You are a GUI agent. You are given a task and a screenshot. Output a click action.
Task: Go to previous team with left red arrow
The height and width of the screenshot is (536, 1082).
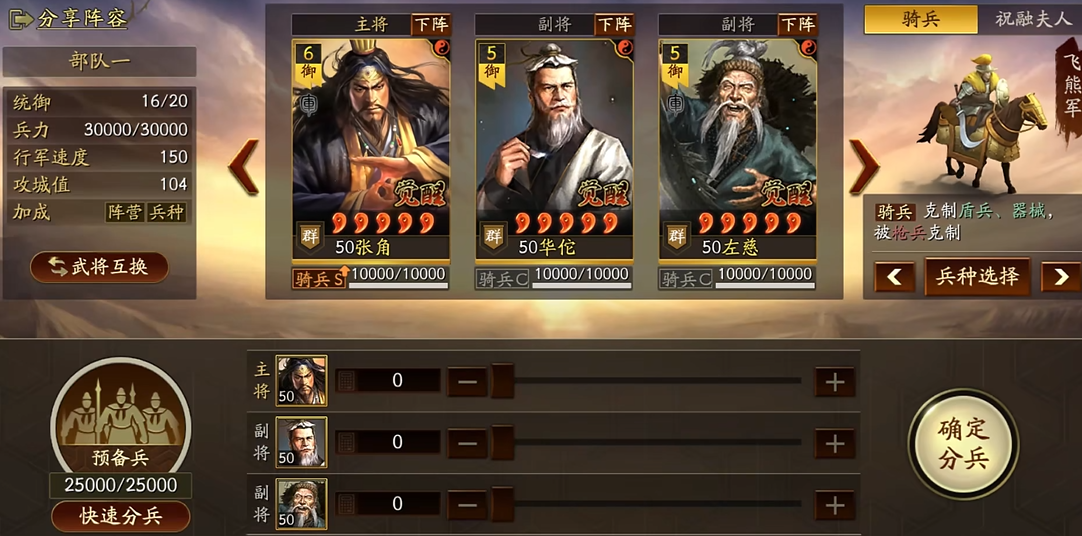click(x=244, y=166)
